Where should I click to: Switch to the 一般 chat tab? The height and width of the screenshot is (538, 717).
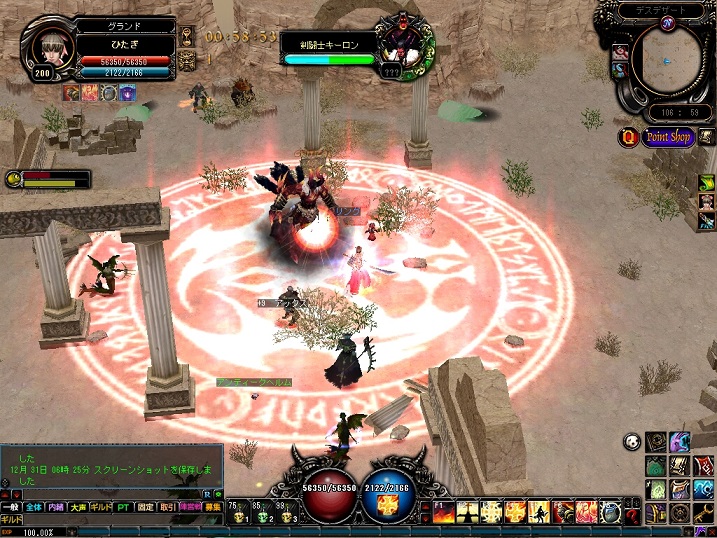tap(11, 508)
